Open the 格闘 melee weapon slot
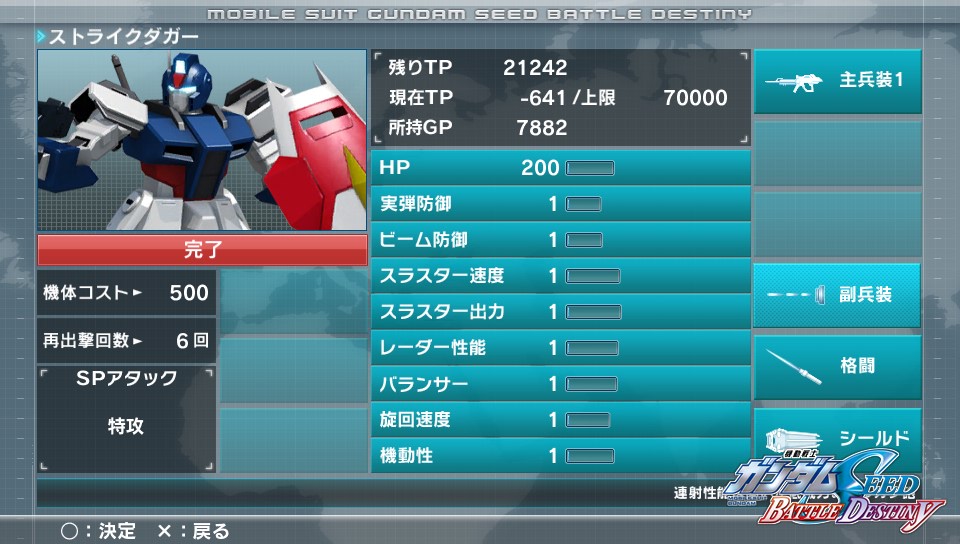Screen dimensions: 960x544 coord(837,366)
